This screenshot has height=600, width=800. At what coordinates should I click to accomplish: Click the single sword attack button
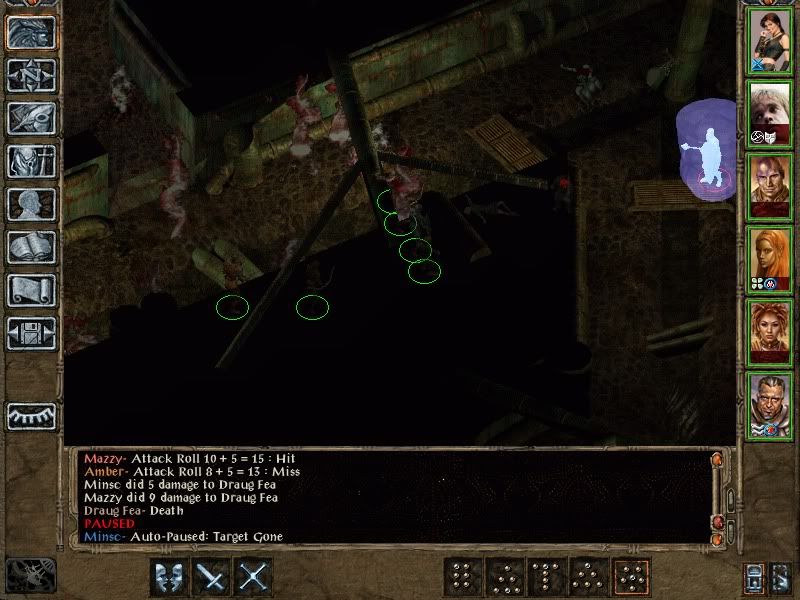(212, 577)
